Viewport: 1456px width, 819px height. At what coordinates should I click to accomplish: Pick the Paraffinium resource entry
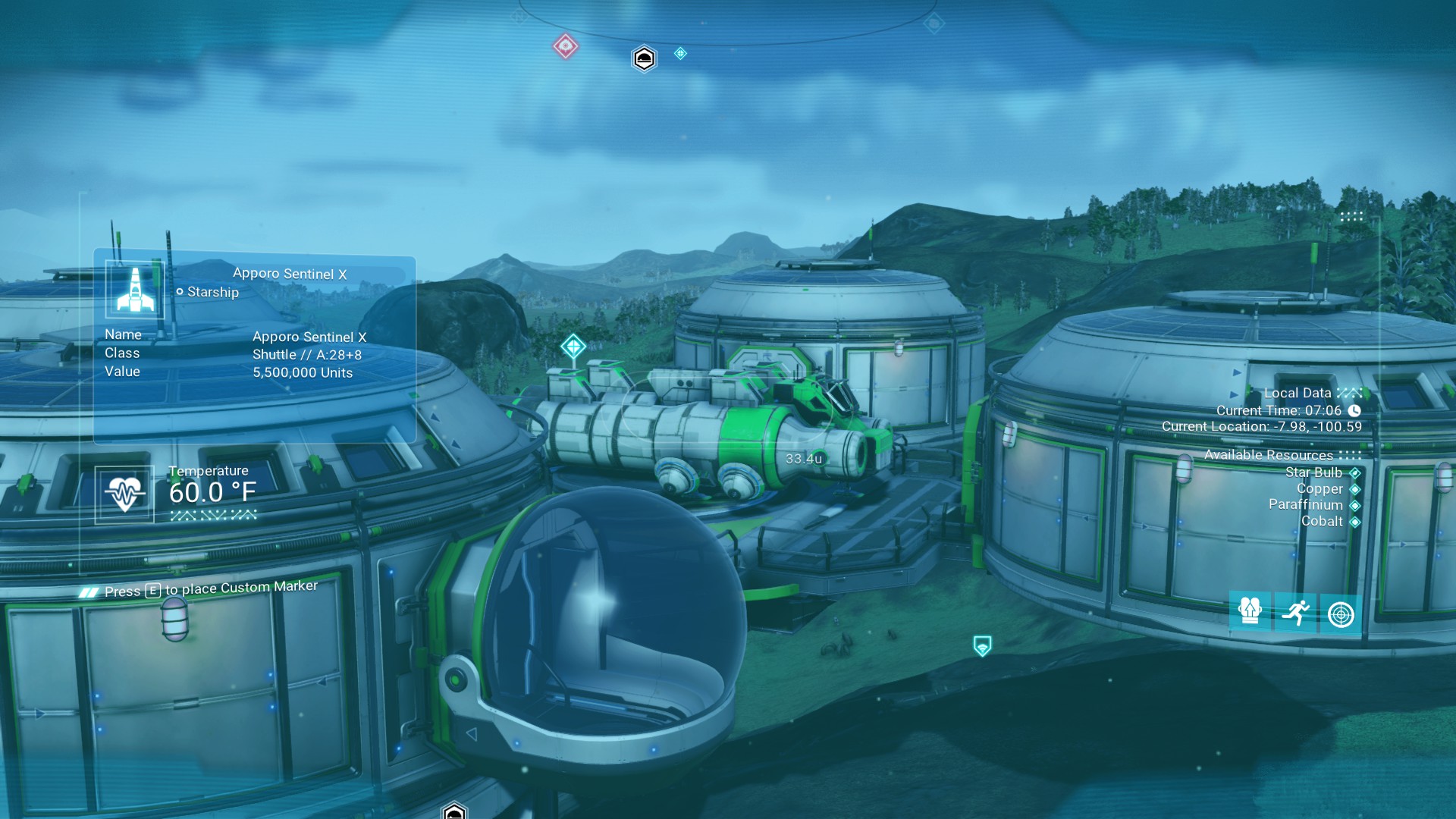point(1306,504)
